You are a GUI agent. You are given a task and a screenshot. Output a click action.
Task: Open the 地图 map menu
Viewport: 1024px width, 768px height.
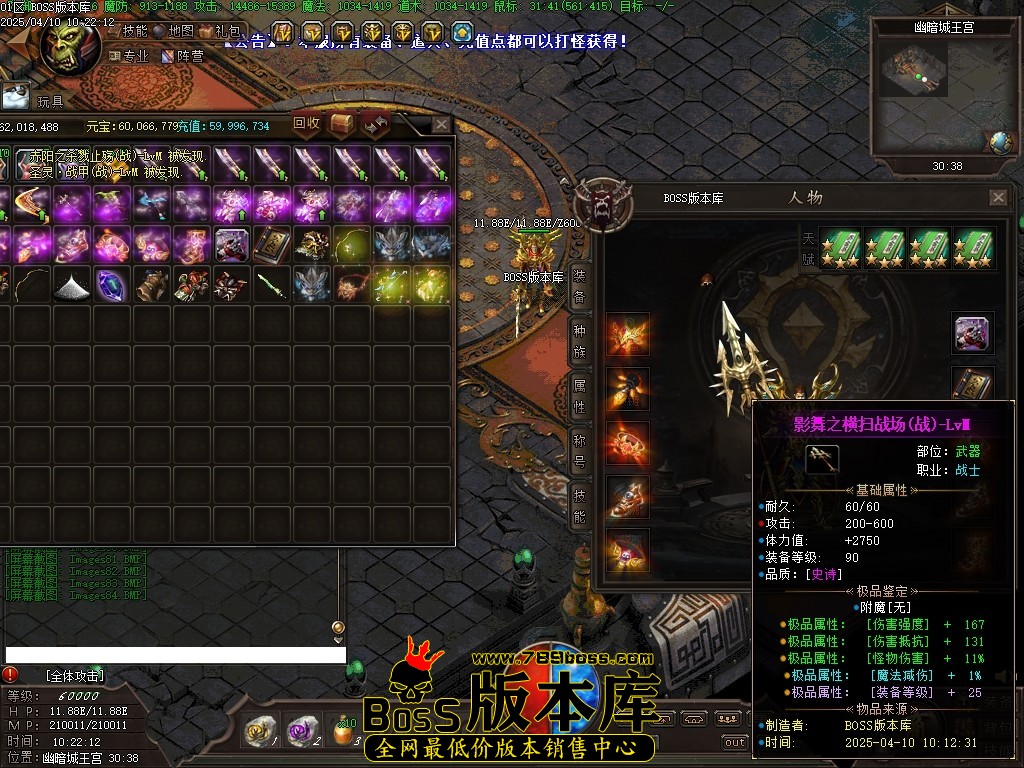(x=175, y=31)
